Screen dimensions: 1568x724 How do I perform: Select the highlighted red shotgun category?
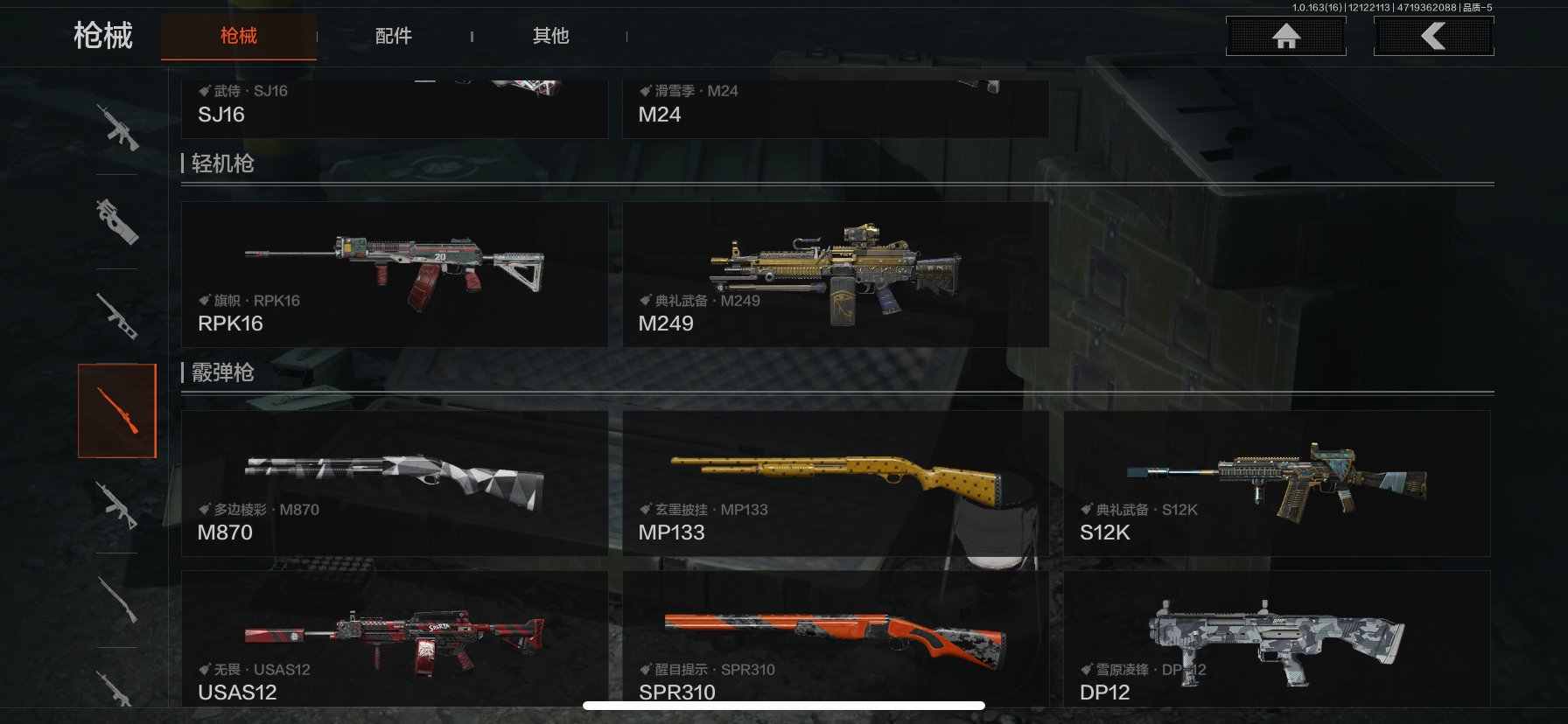tap(117, 411)
